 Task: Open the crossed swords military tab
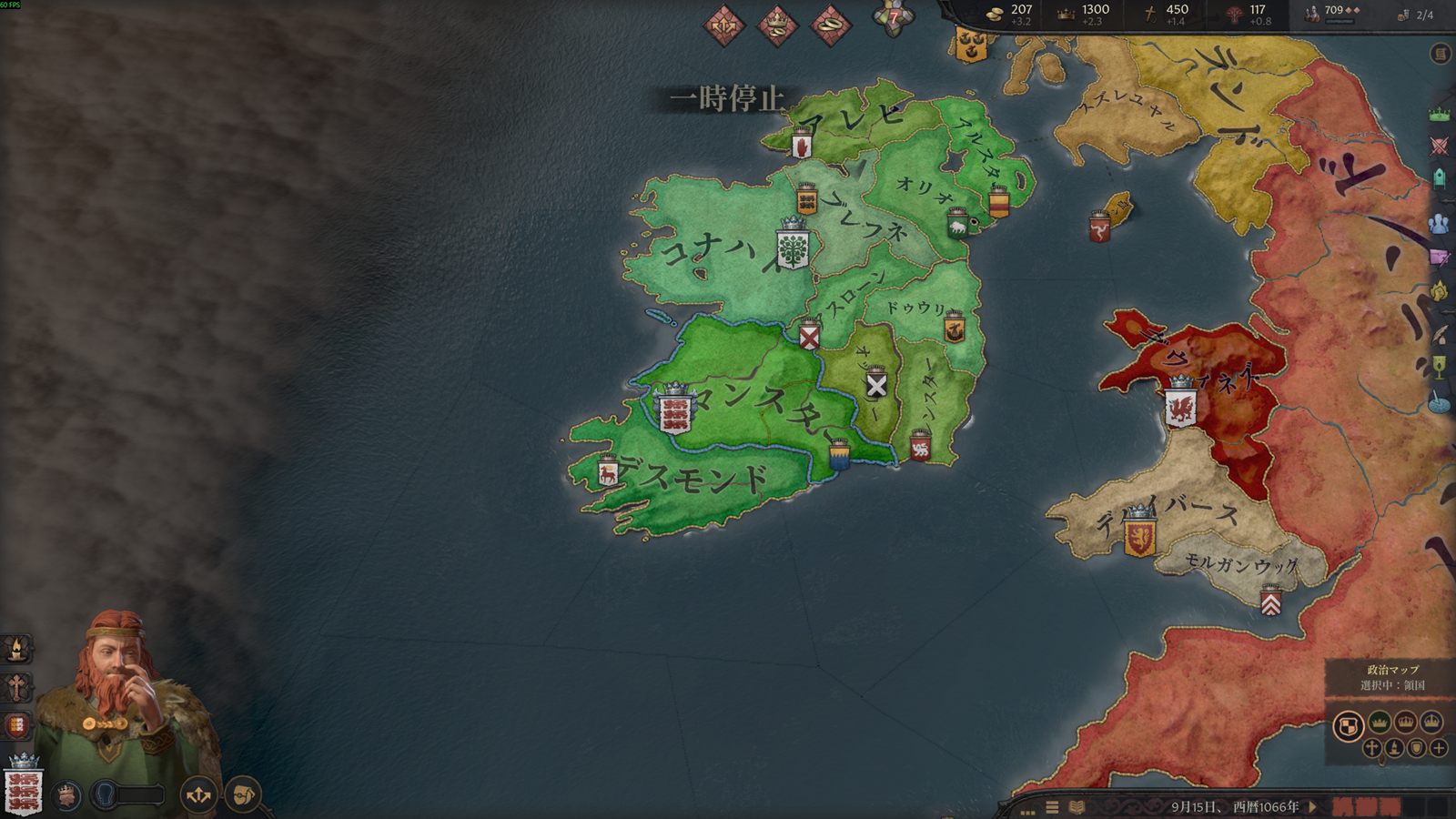(x=1439, y=146)
